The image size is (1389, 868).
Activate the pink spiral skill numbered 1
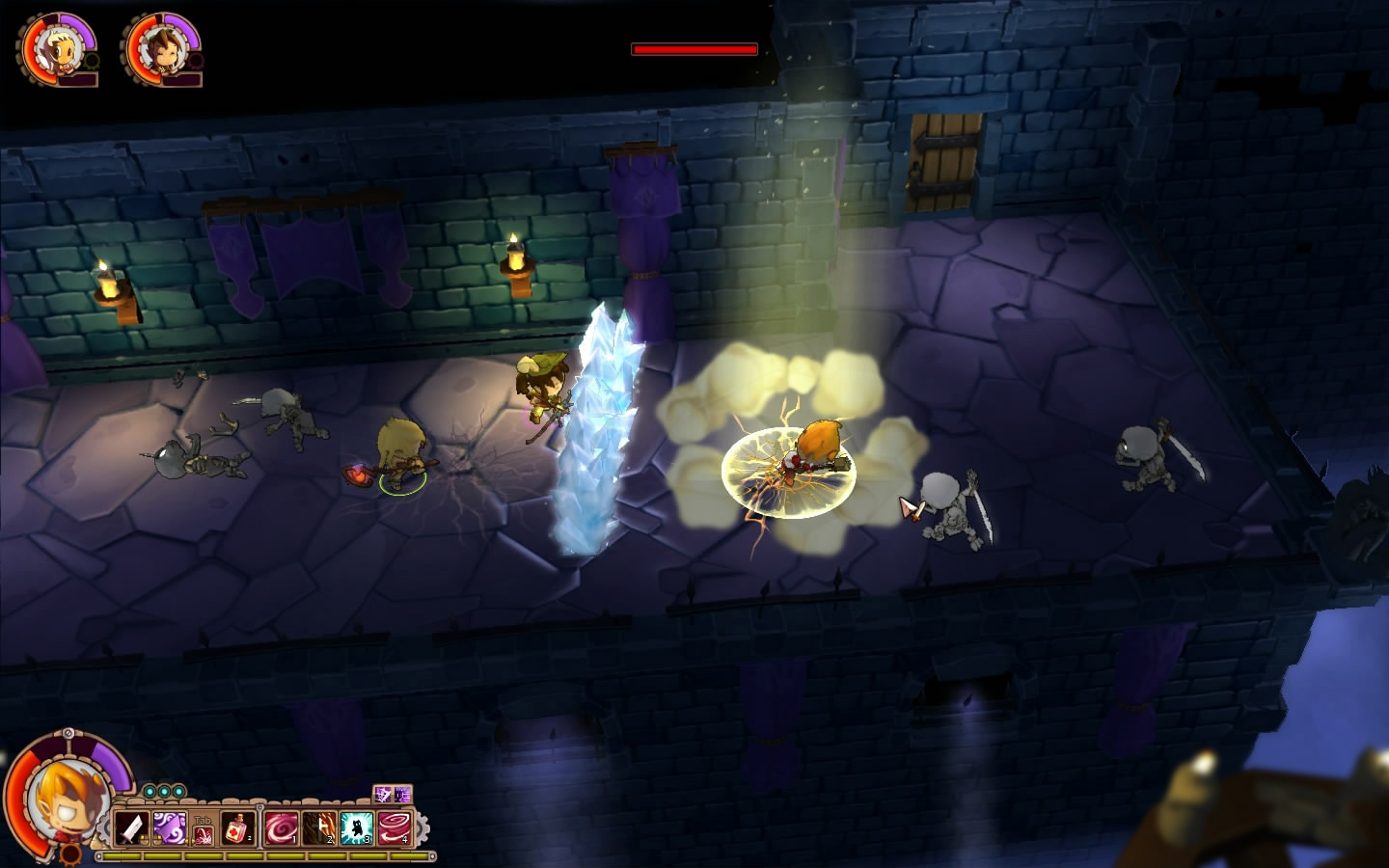coord(282,828)
